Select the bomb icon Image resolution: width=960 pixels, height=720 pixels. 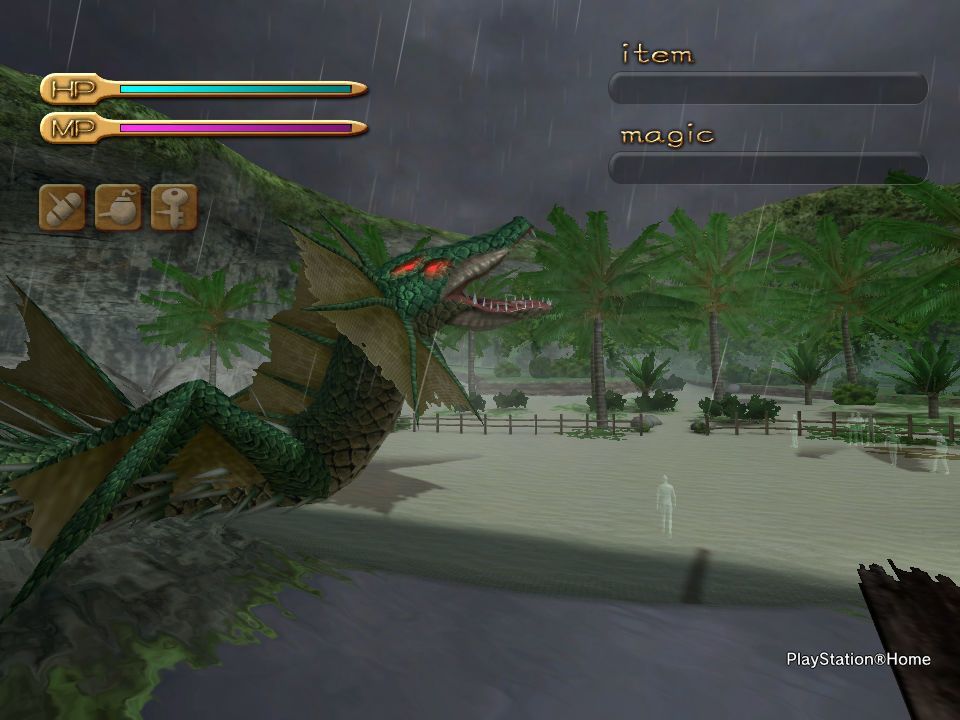tap(118, 207)
